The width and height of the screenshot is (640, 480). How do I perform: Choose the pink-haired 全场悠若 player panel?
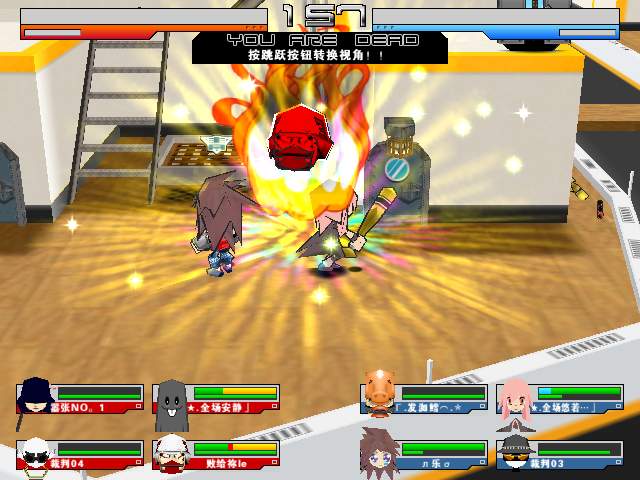(x=560, y=399)
